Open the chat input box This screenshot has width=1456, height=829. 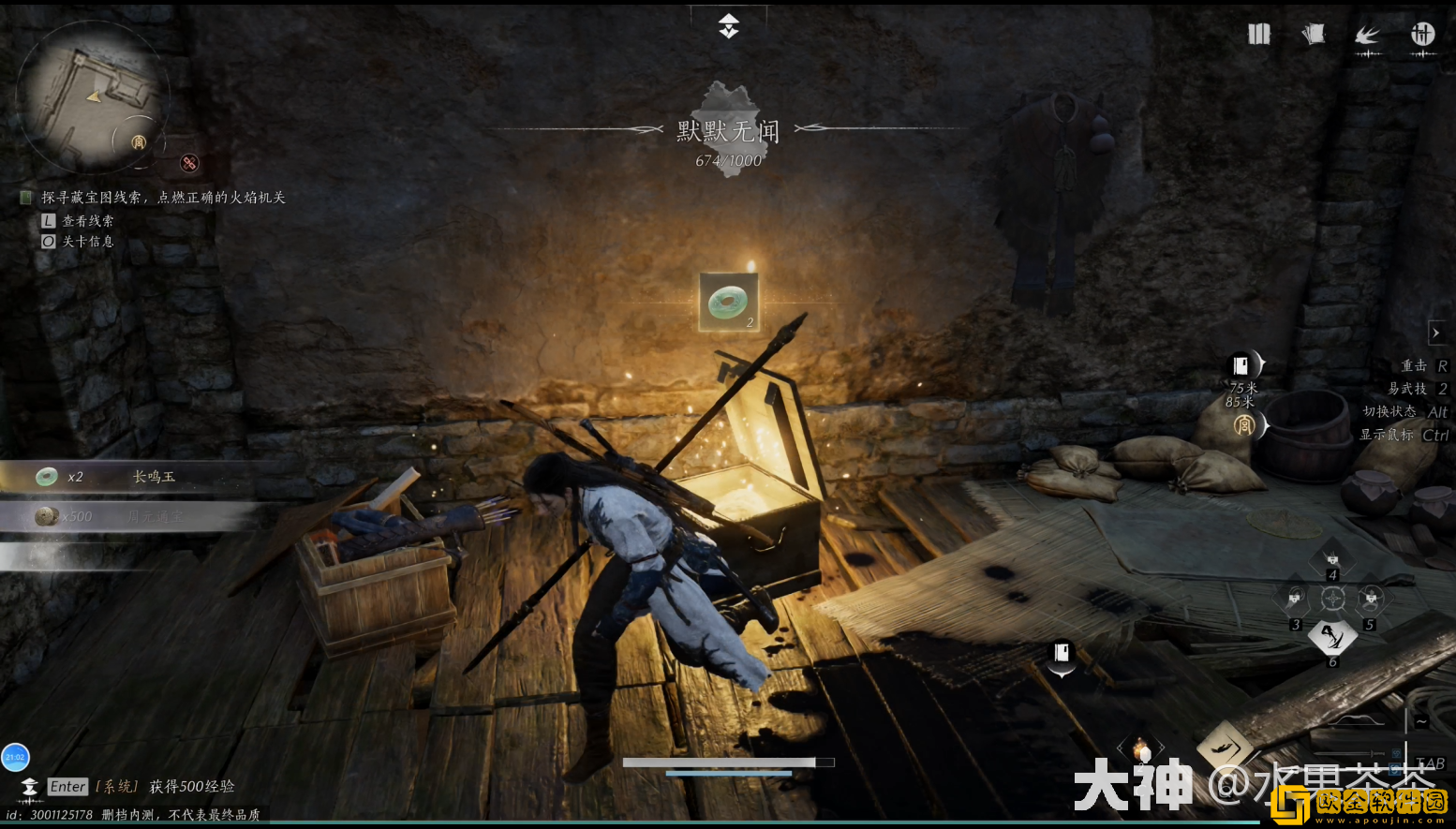(x=67, y=787)
